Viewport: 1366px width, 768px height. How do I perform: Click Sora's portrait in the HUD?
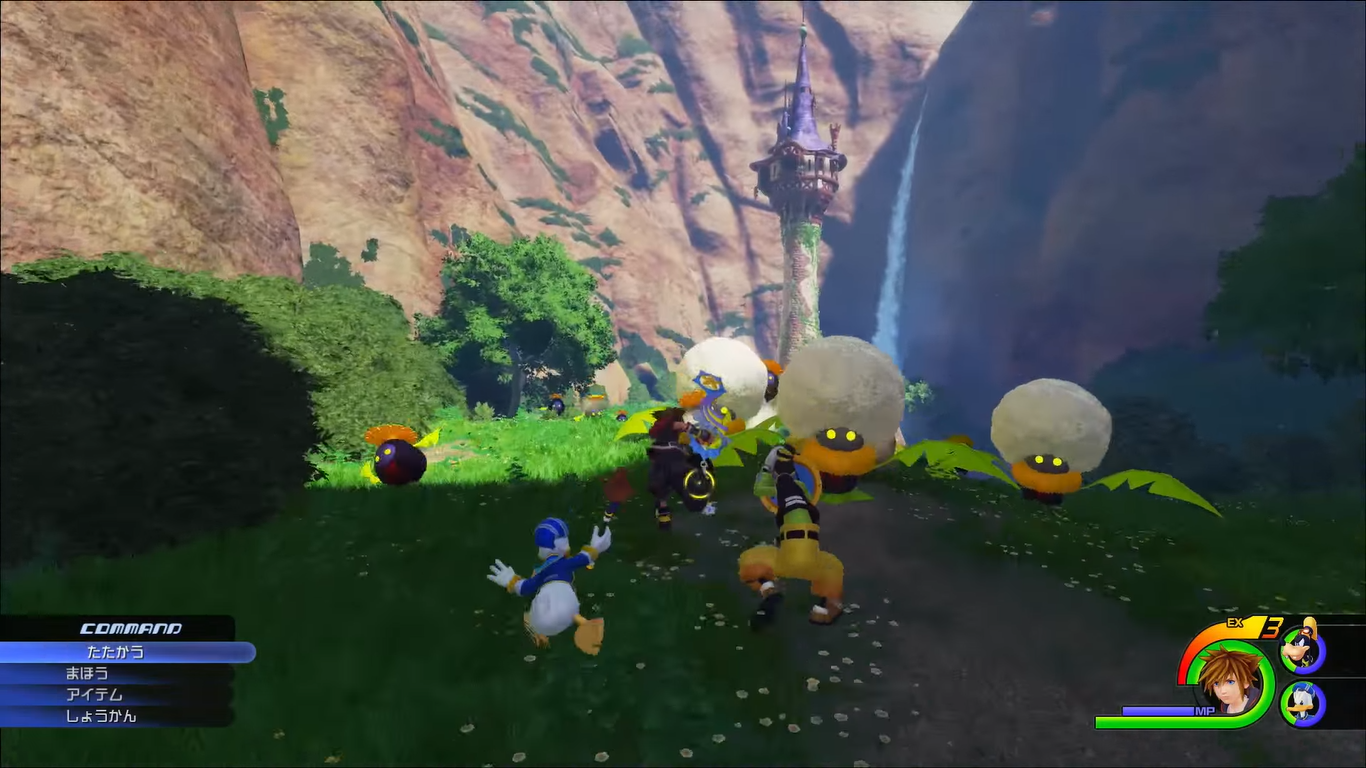coord(1229,680)
